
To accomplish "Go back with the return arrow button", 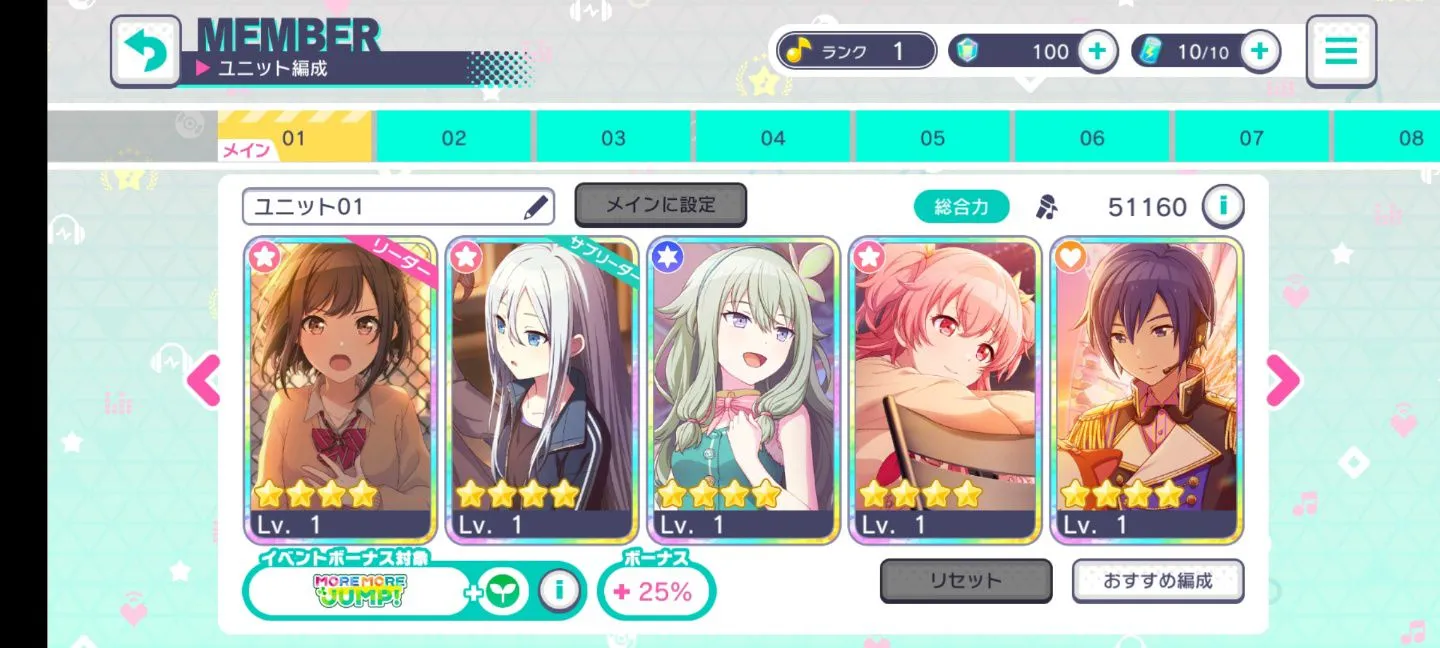I will (146, 50).
